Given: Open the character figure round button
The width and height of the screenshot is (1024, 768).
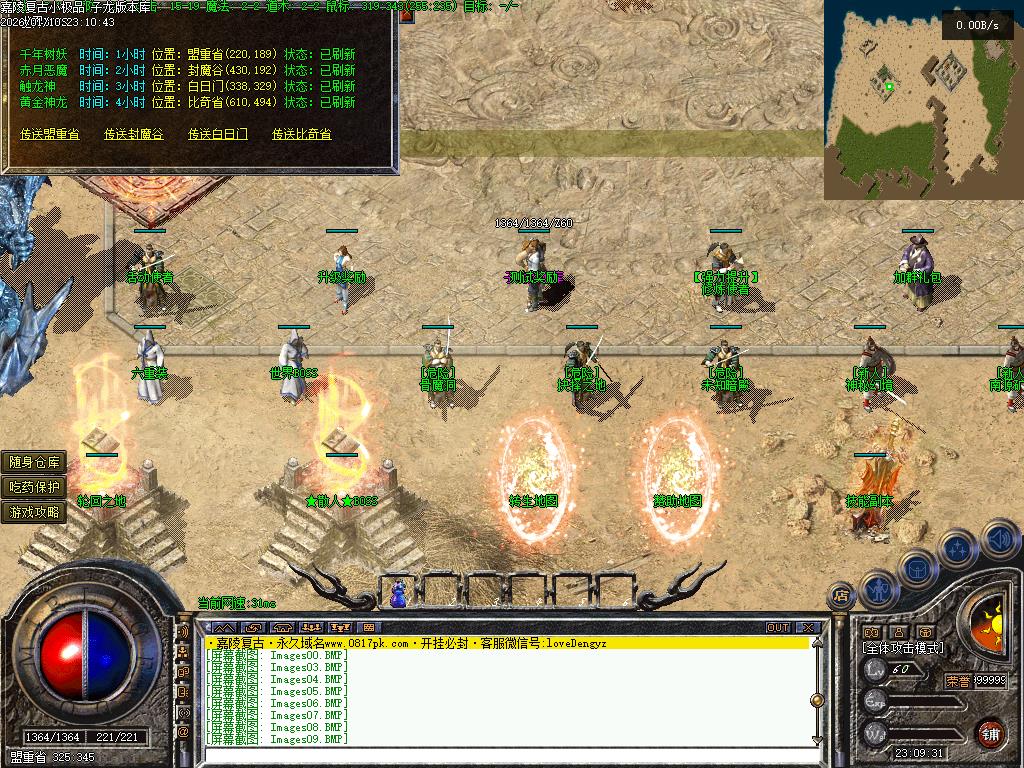Looking at the screenshot, I should click(x=877, y=590).
